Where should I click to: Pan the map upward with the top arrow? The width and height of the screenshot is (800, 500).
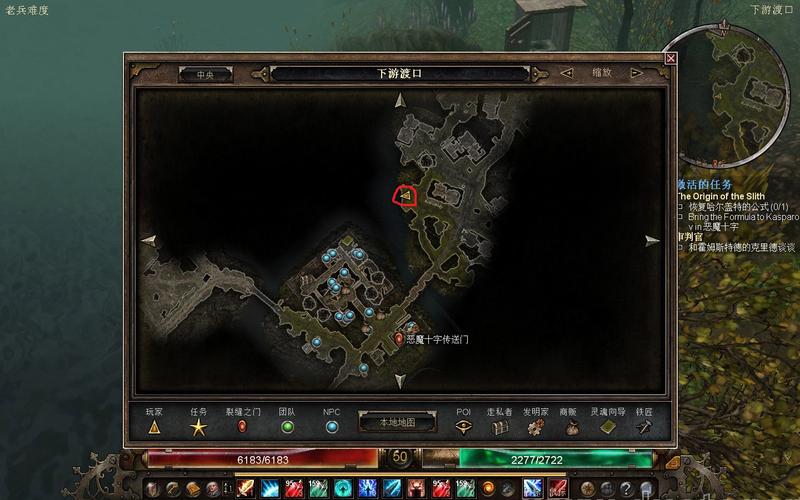[x=400, y=100]
